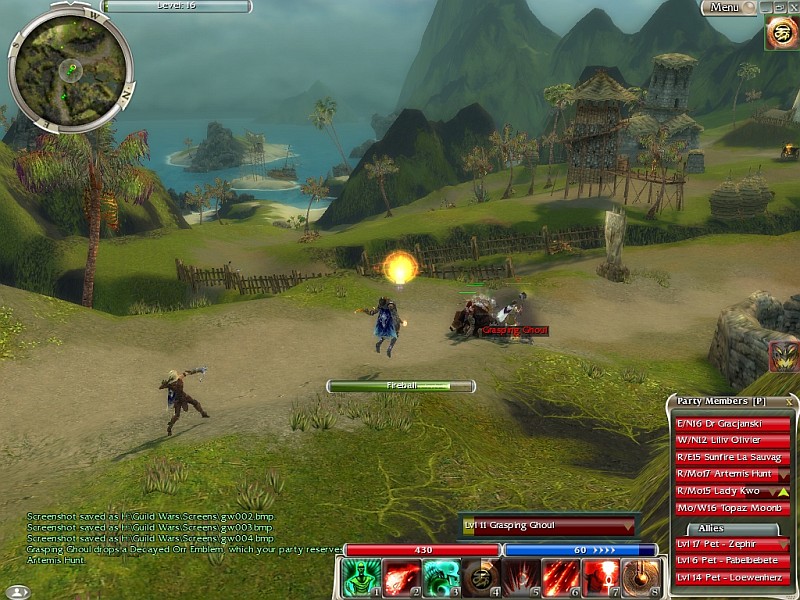
Task: Activate the fiery rain skill in slot 6
Action: (561, 578)
